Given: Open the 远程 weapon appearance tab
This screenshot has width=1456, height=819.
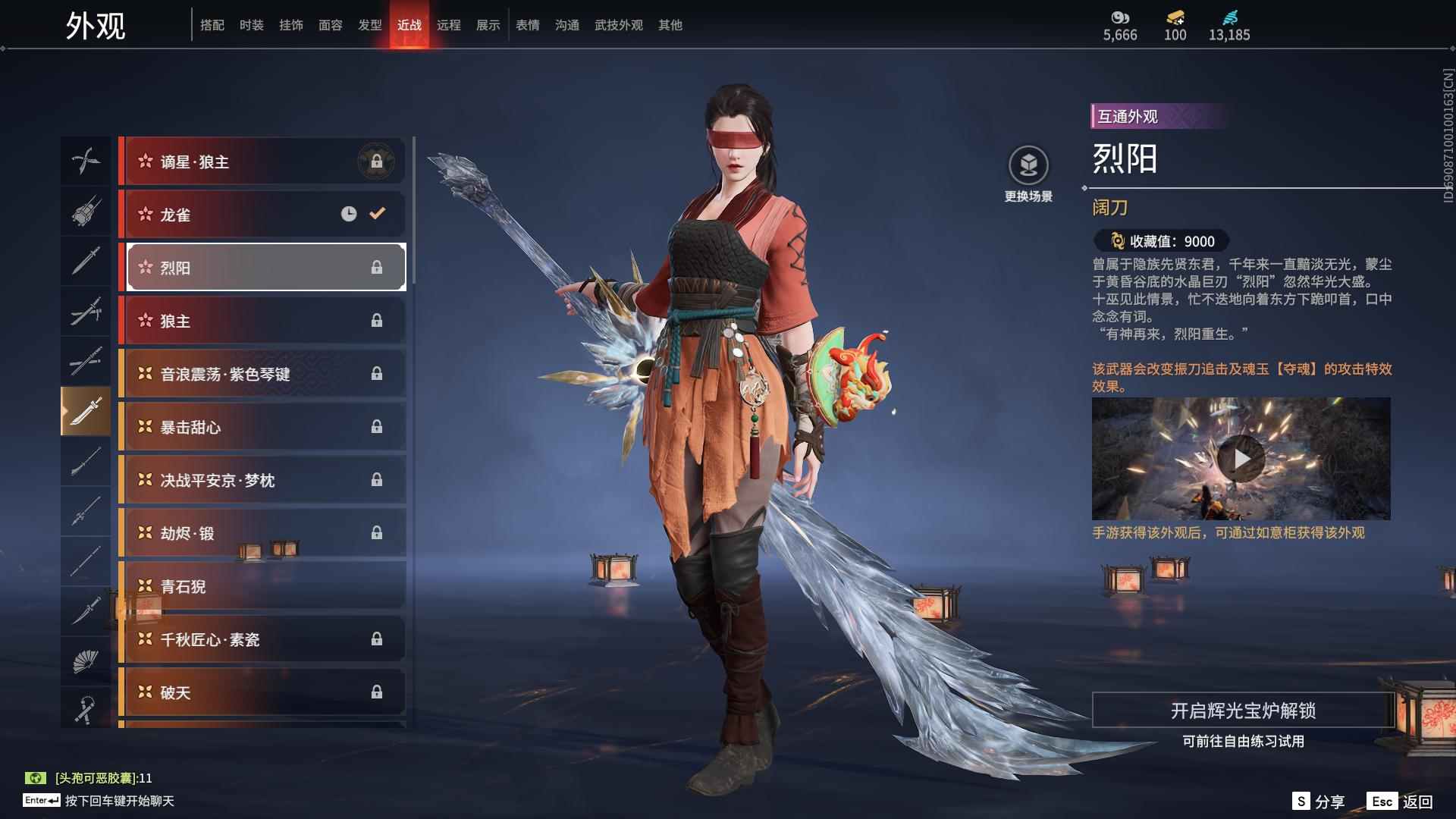Looking at the screenshot, I should pyautogui.click(x=449, y=25).
